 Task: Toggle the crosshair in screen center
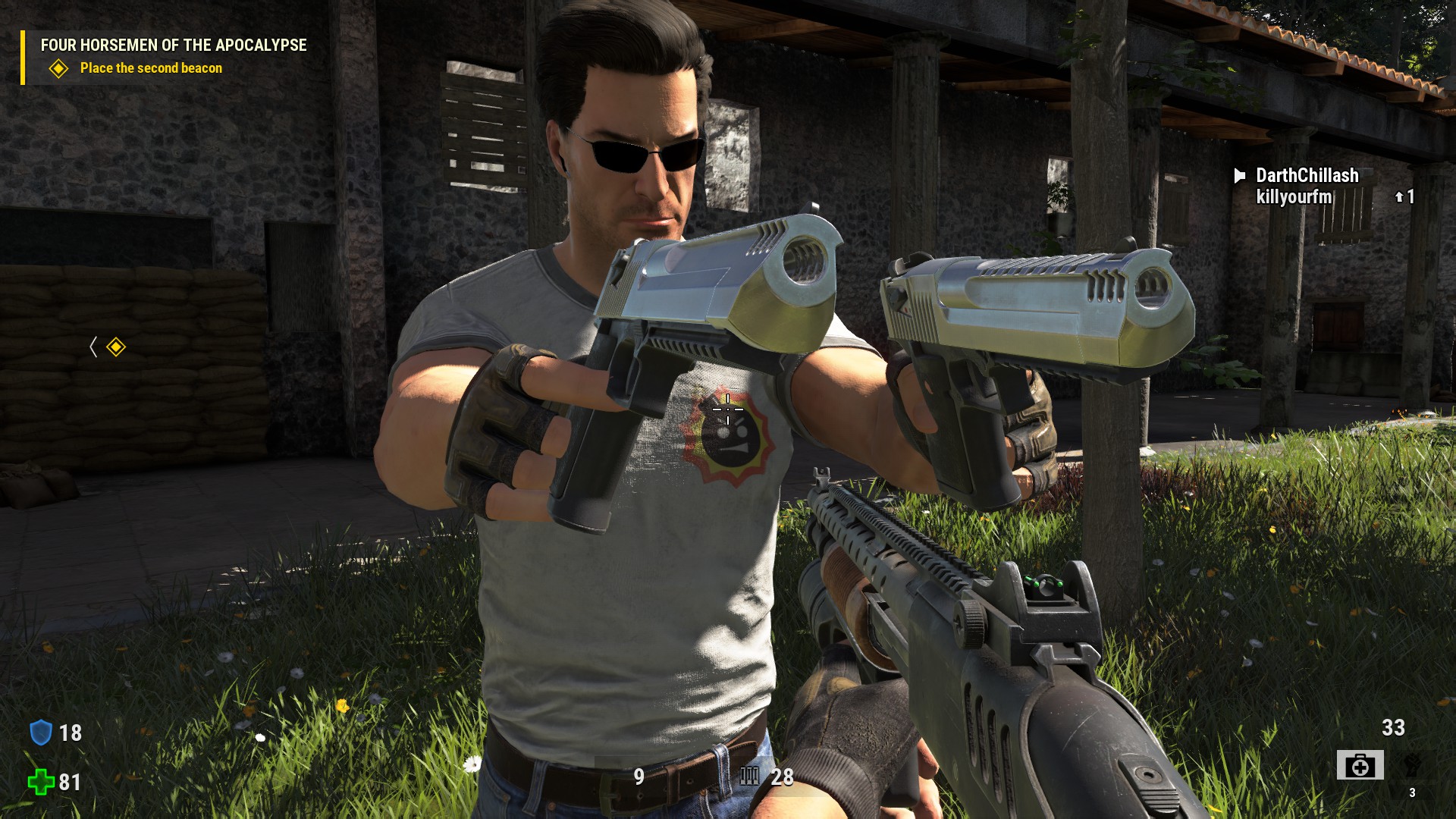(728, 409)
